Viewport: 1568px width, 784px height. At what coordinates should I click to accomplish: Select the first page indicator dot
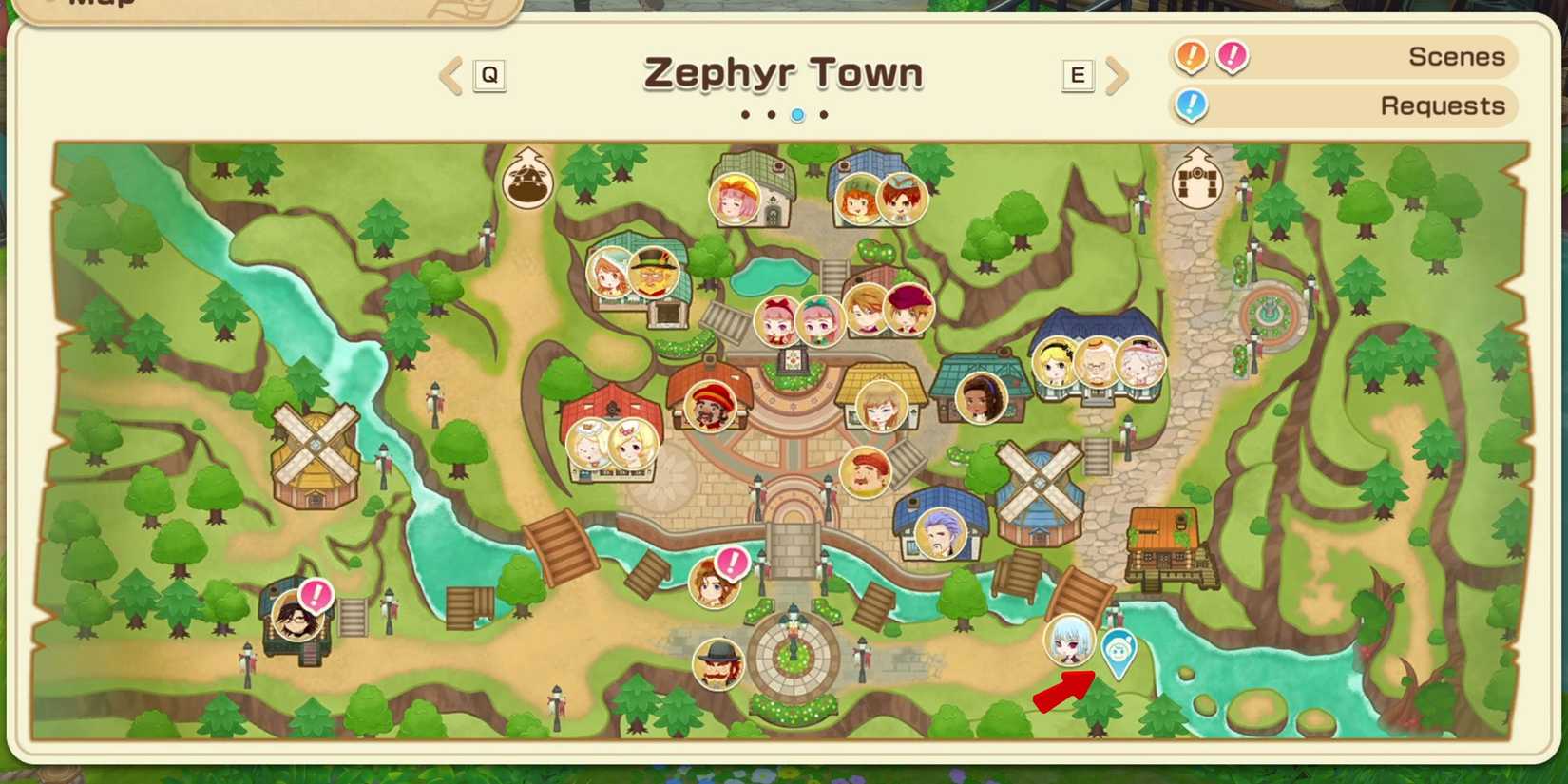744,114
